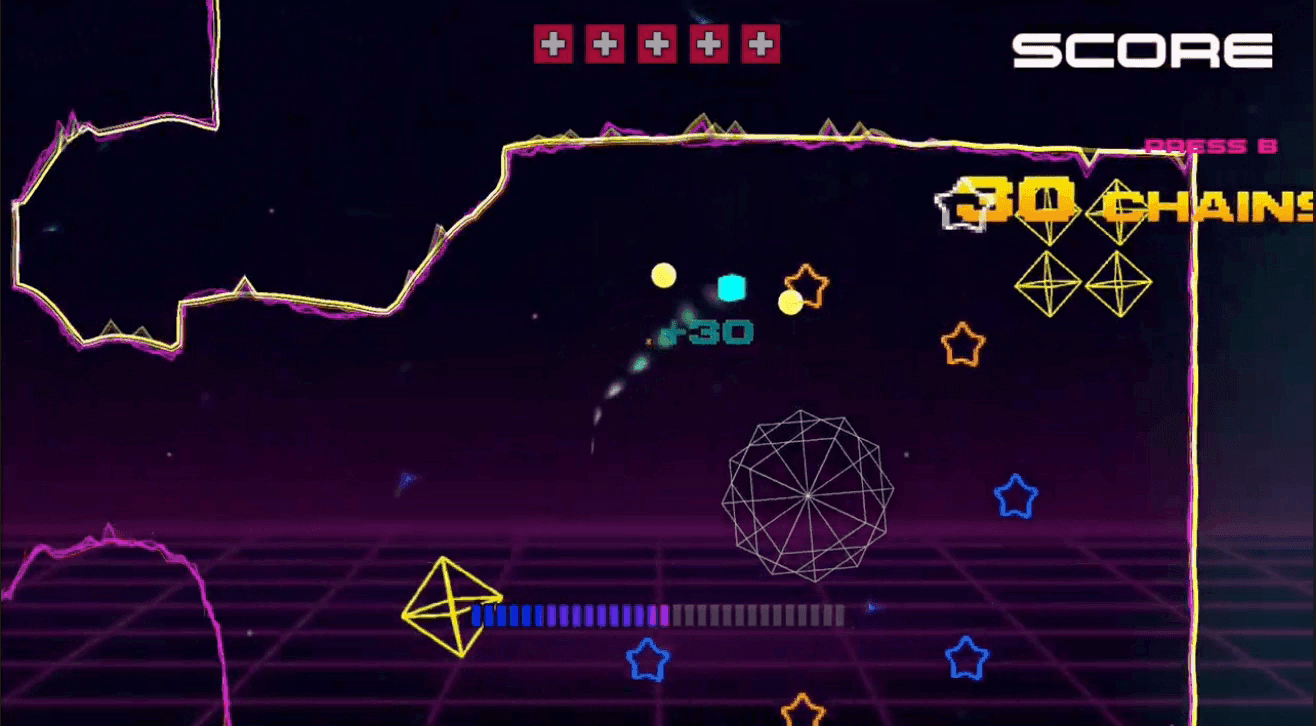Click the first red health cross icon
Screen dimensions: 1316x726
(553, 43)
